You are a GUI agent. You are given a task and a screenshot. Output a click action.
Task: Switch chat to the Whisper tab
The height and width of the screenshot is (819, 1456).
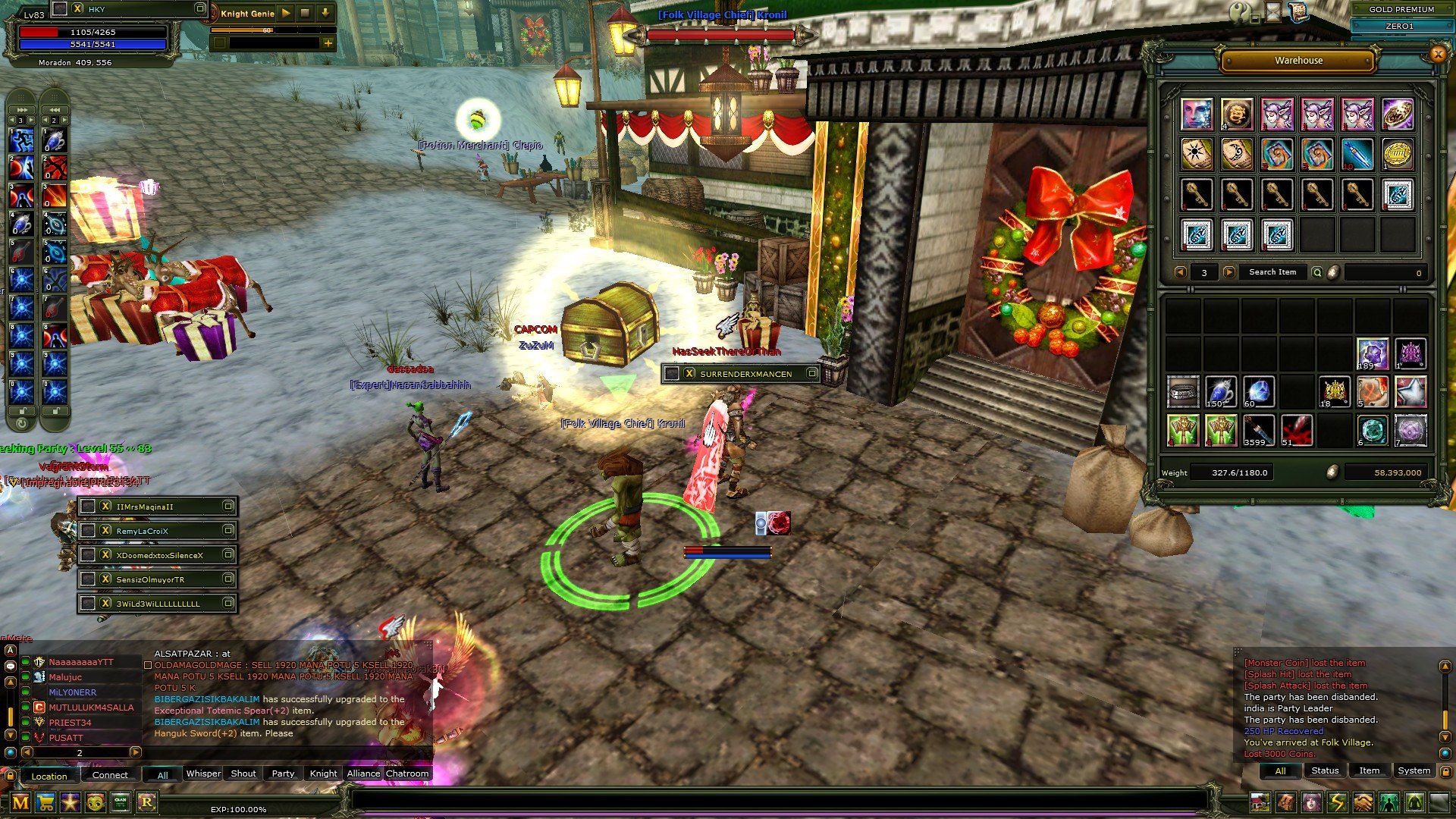pyautogui.click(x=203, y=773)
